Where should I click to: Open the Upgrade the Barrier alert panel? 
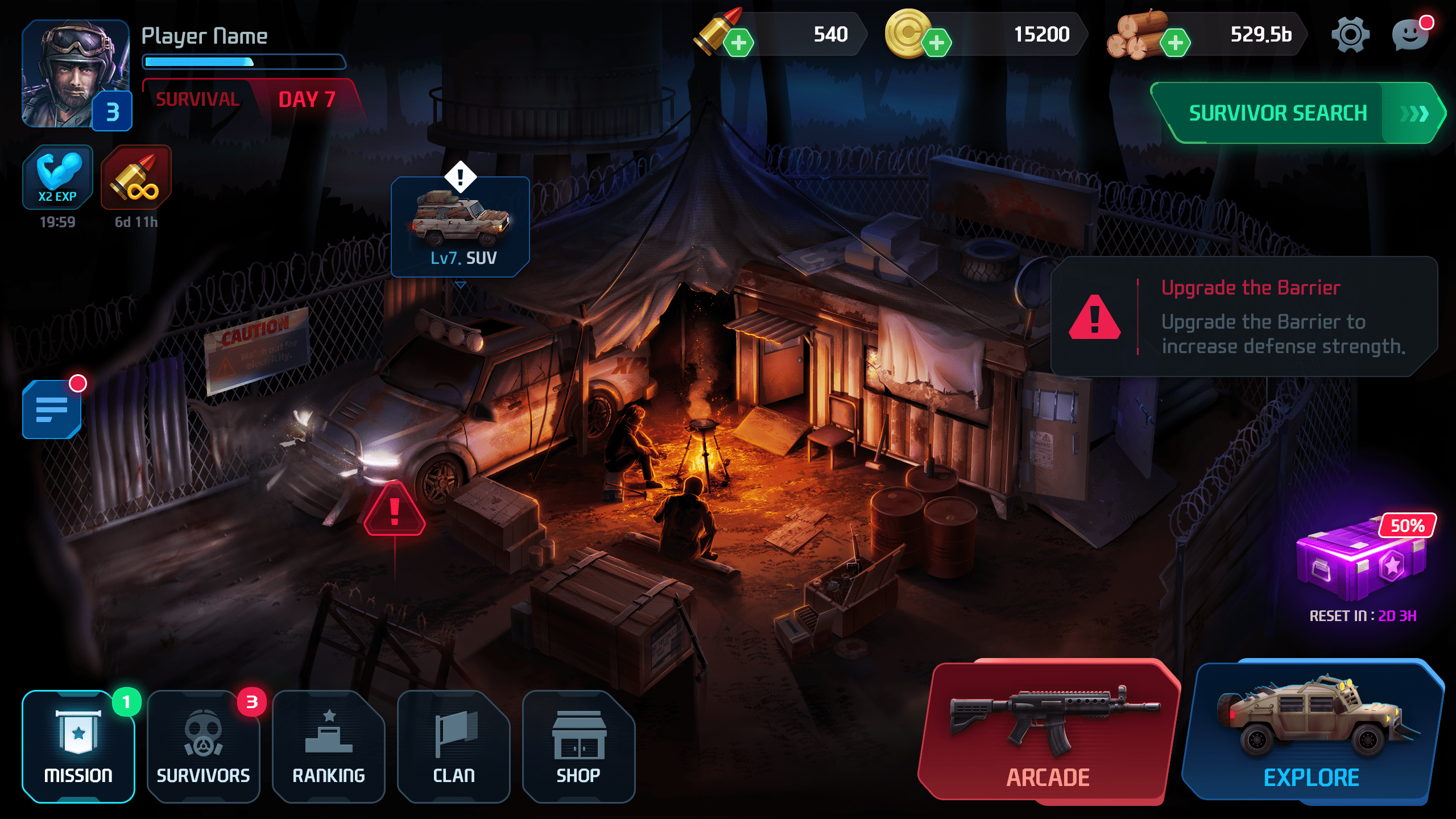tap(1243, 317)
